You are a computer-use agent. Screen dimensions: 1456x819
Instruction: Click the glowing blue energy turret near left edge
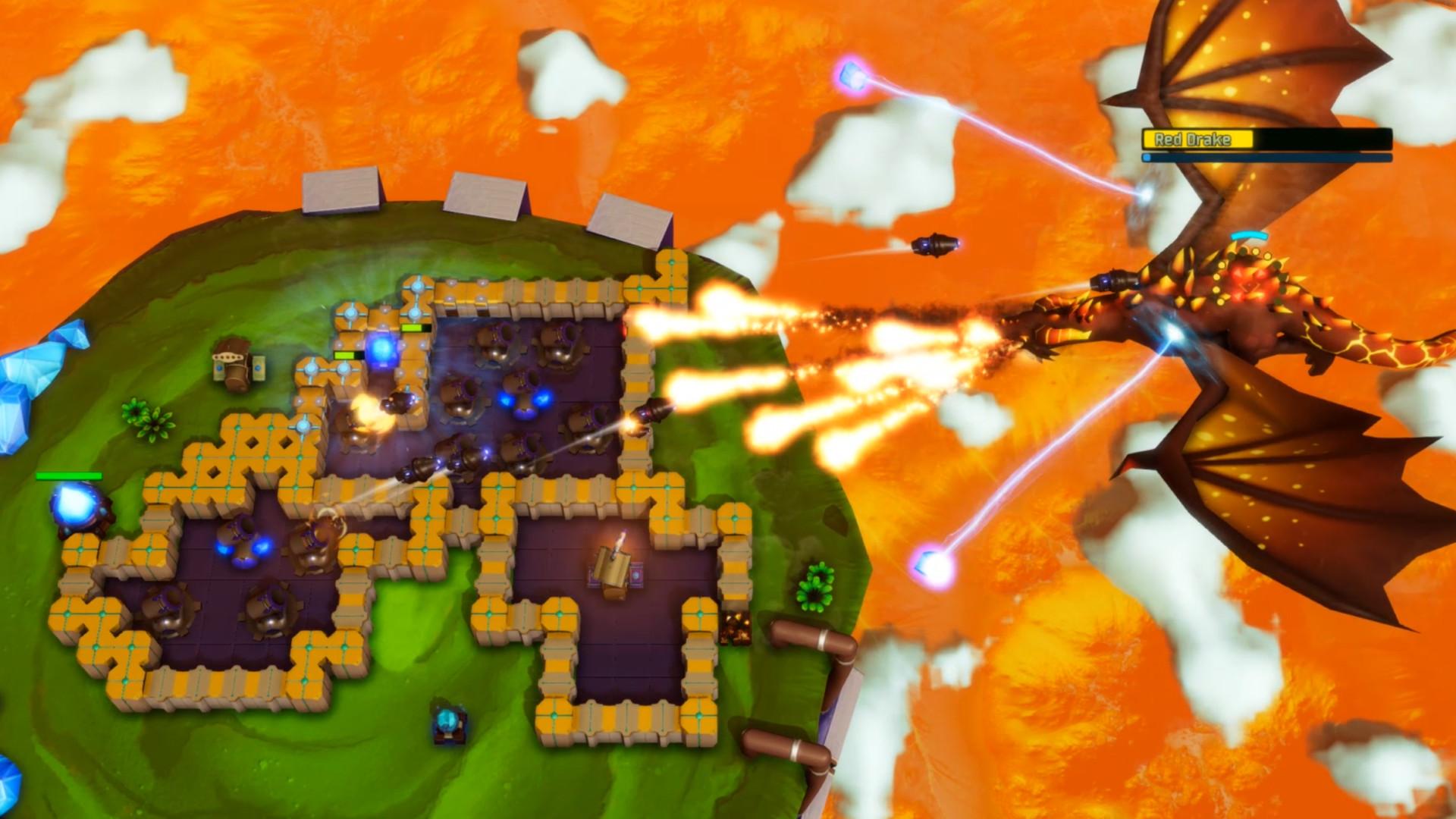pos(80,504)
